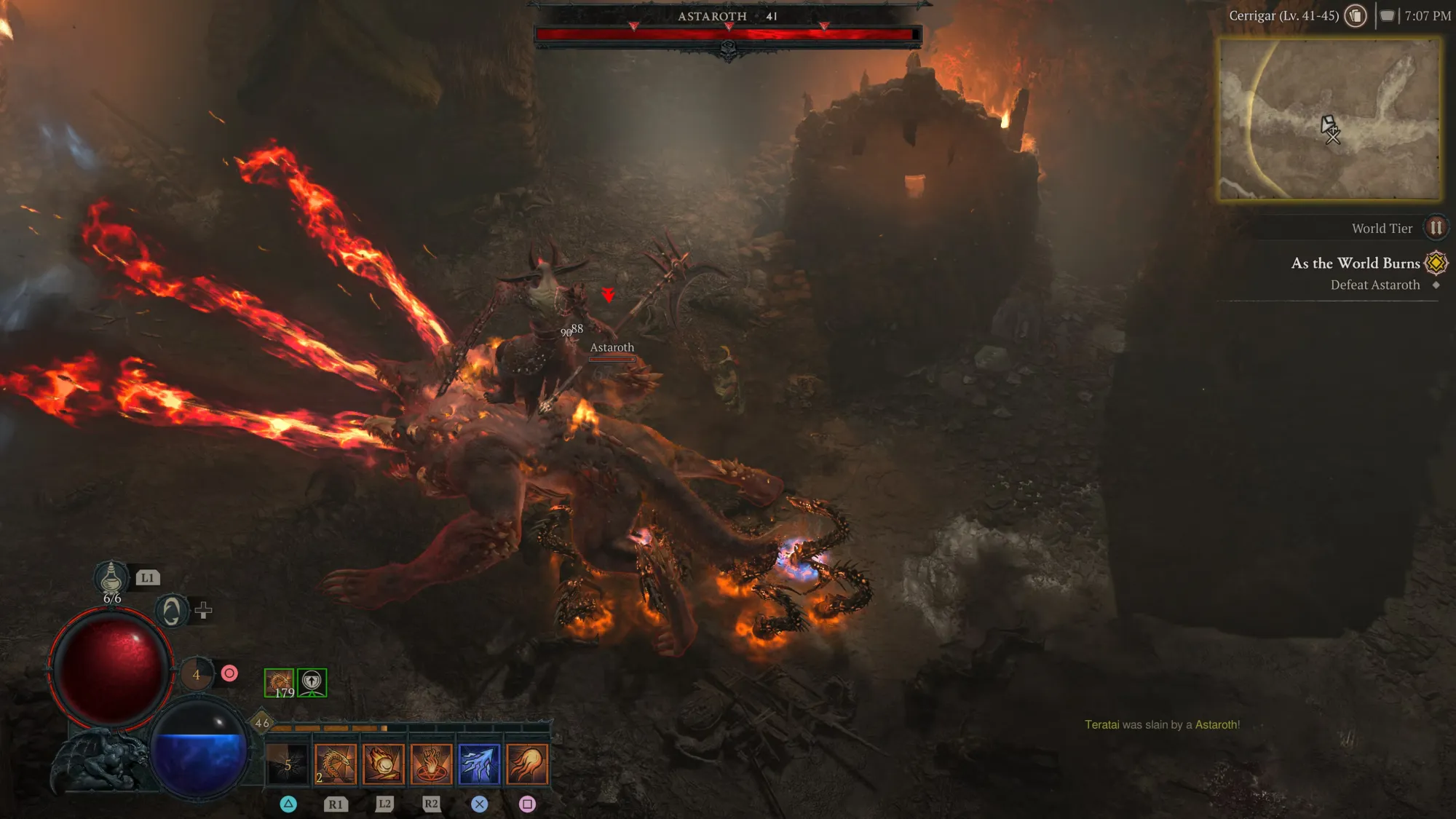1456x819 pixels.
Task: Inspect the green Hydra buff icon
Action: 279,682
